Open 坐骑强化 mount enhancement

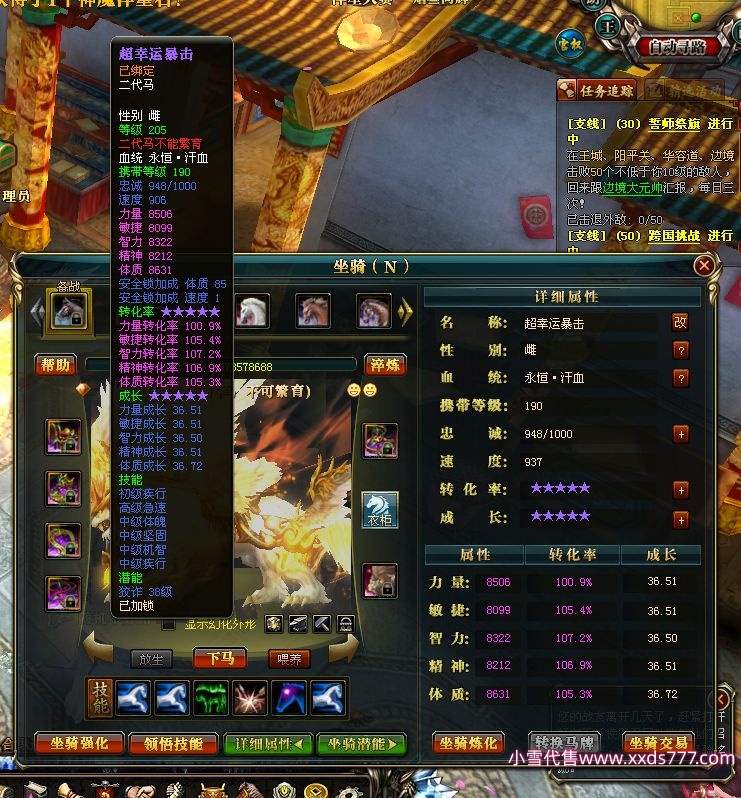click(x=78, y=743)
